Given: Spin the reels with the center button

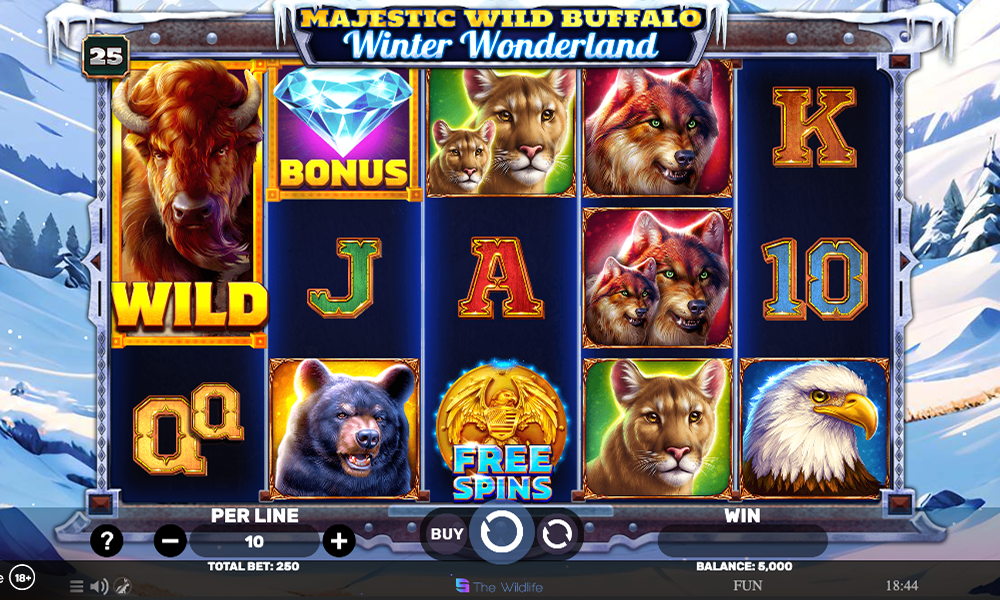Looking at the screenshot, I should point(501,534).
